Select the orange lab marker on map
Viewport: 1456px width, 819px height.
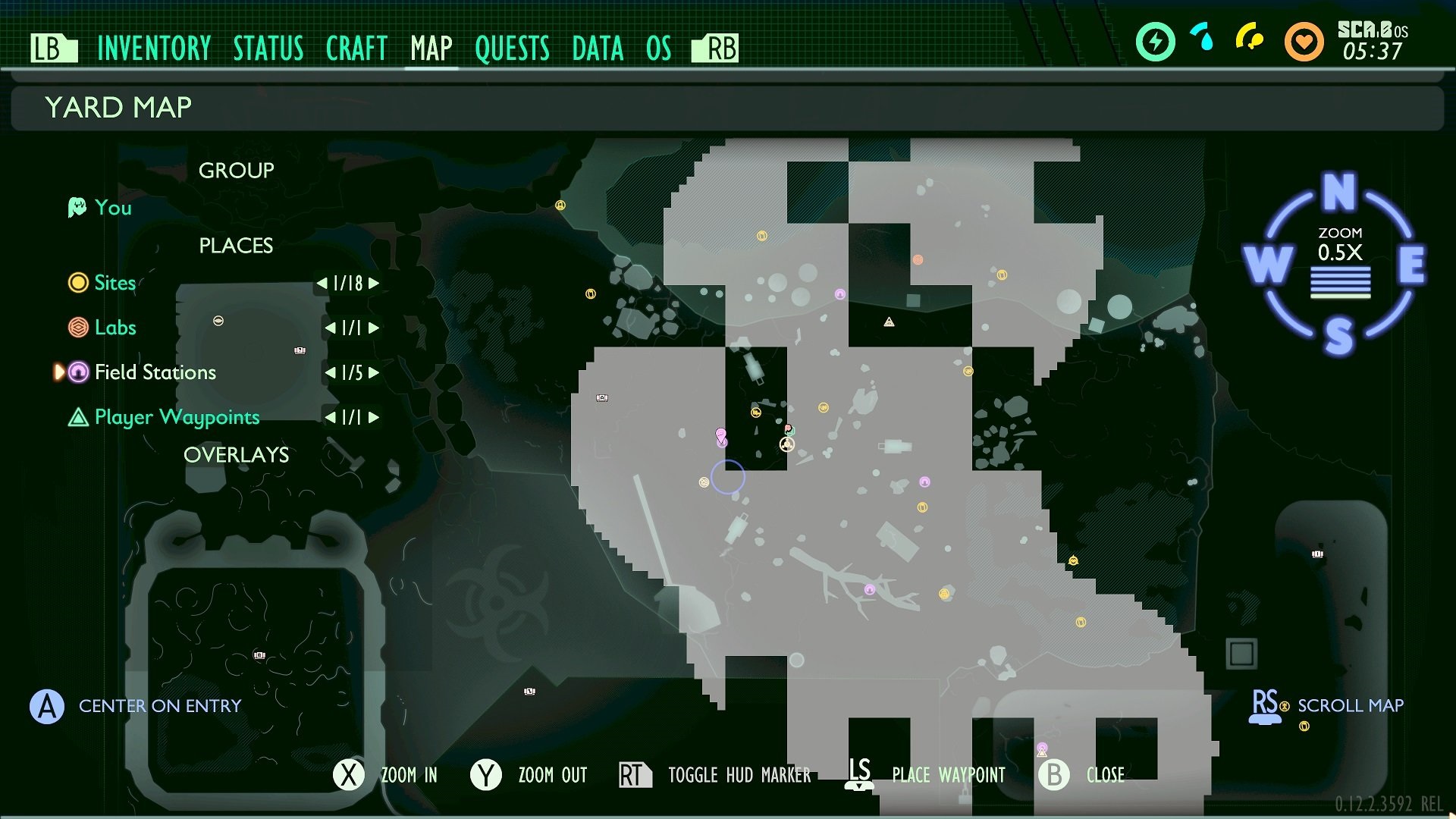tap(918, 260)
